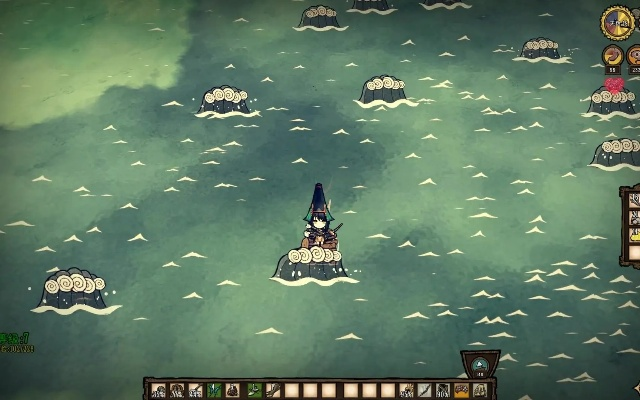Image resolution: width=640 pixels, height=400 pixels.
Task: Pick the twig-like item in the hotbar
Action: (273, 391)
